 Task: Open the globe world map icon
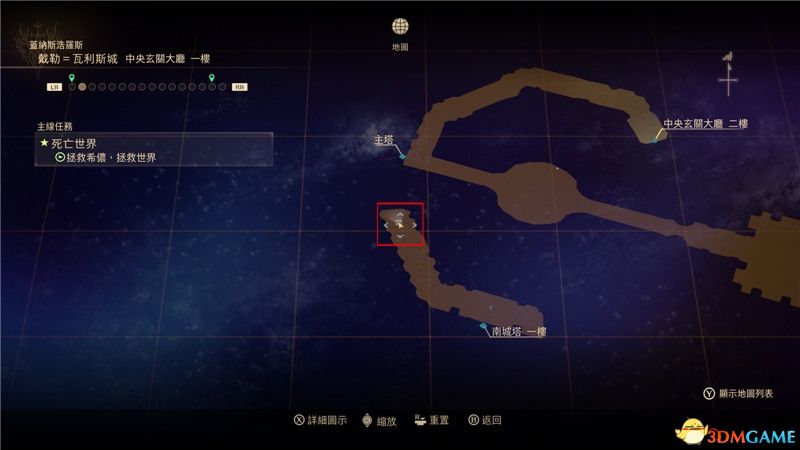click(x=400, y=27)
